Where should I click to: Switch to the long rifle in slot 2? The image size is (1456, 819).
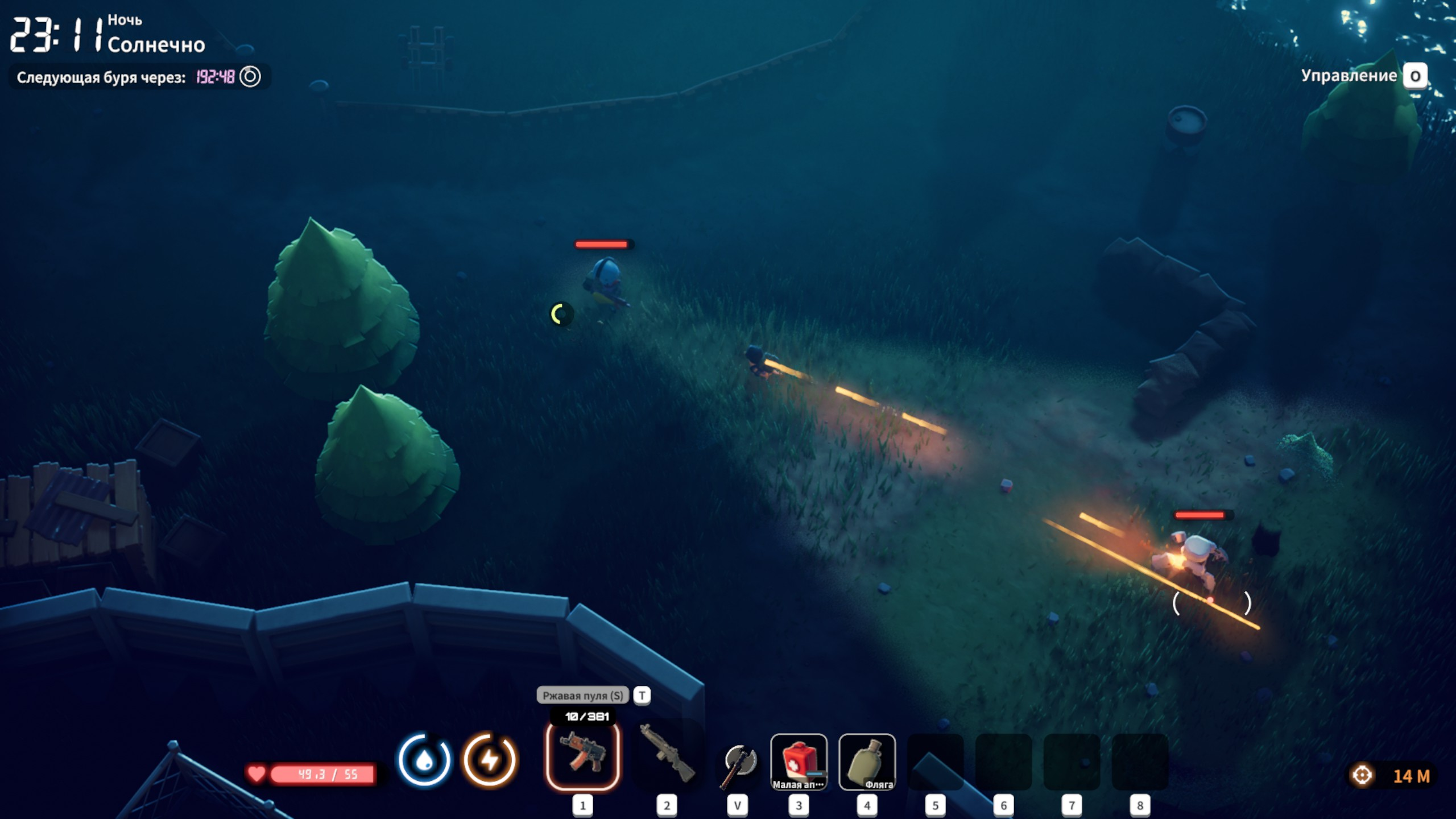click(667, 756)
